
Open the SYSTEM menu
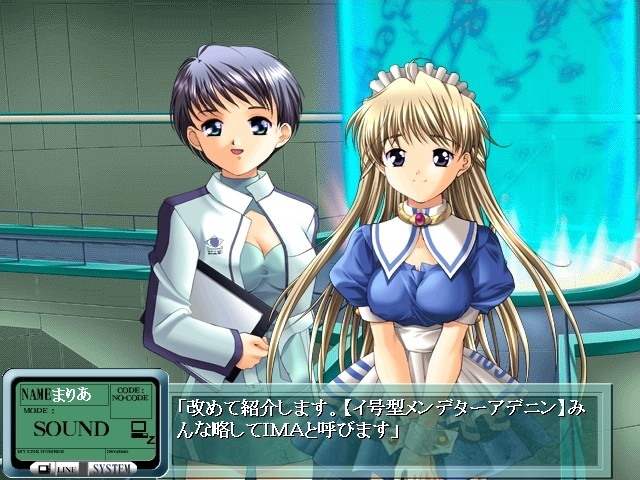pos(112,468)
